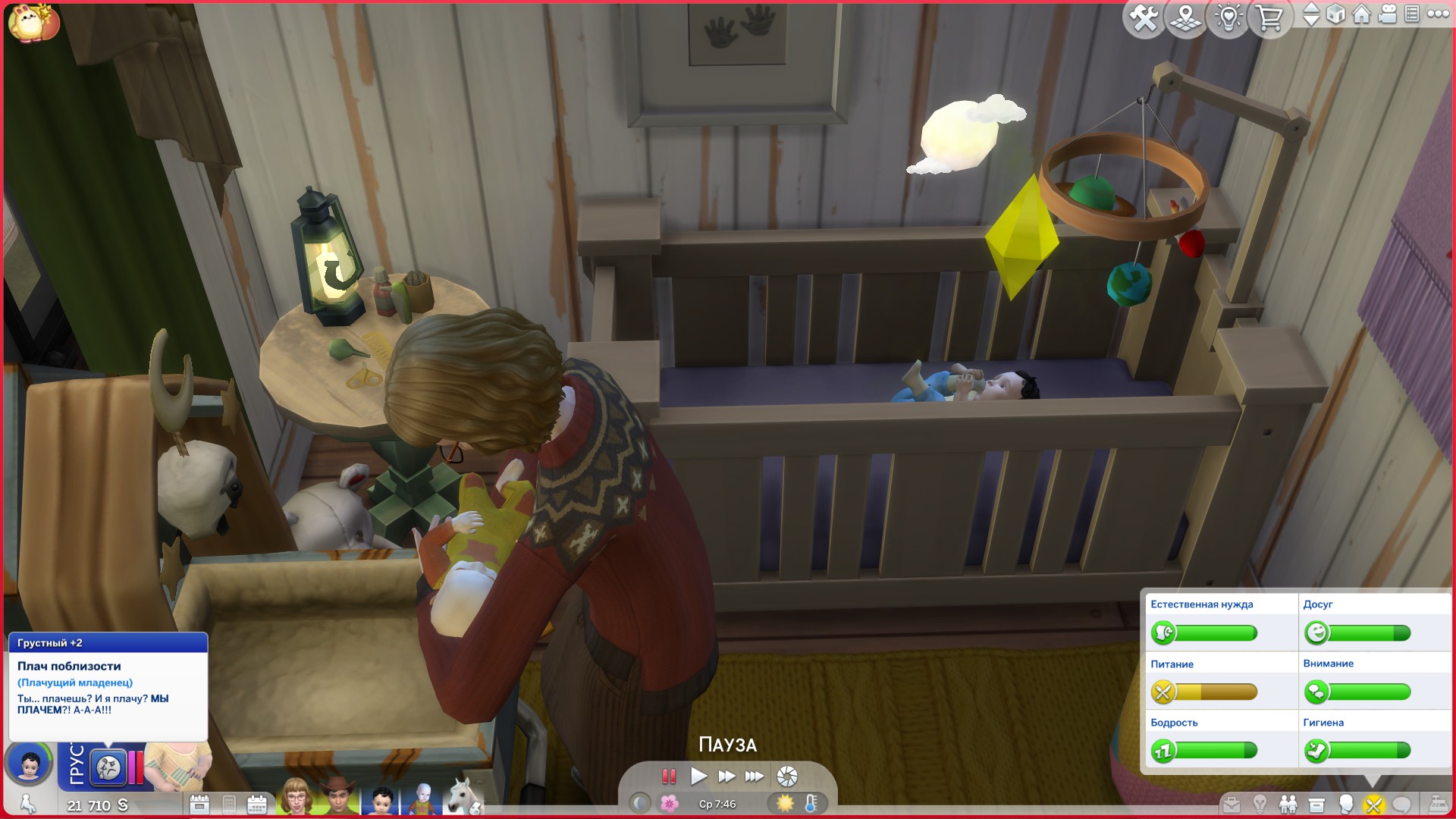Open the three-dots game options menu
This screenshot has width=1456, height=819.
[1438, 14]
